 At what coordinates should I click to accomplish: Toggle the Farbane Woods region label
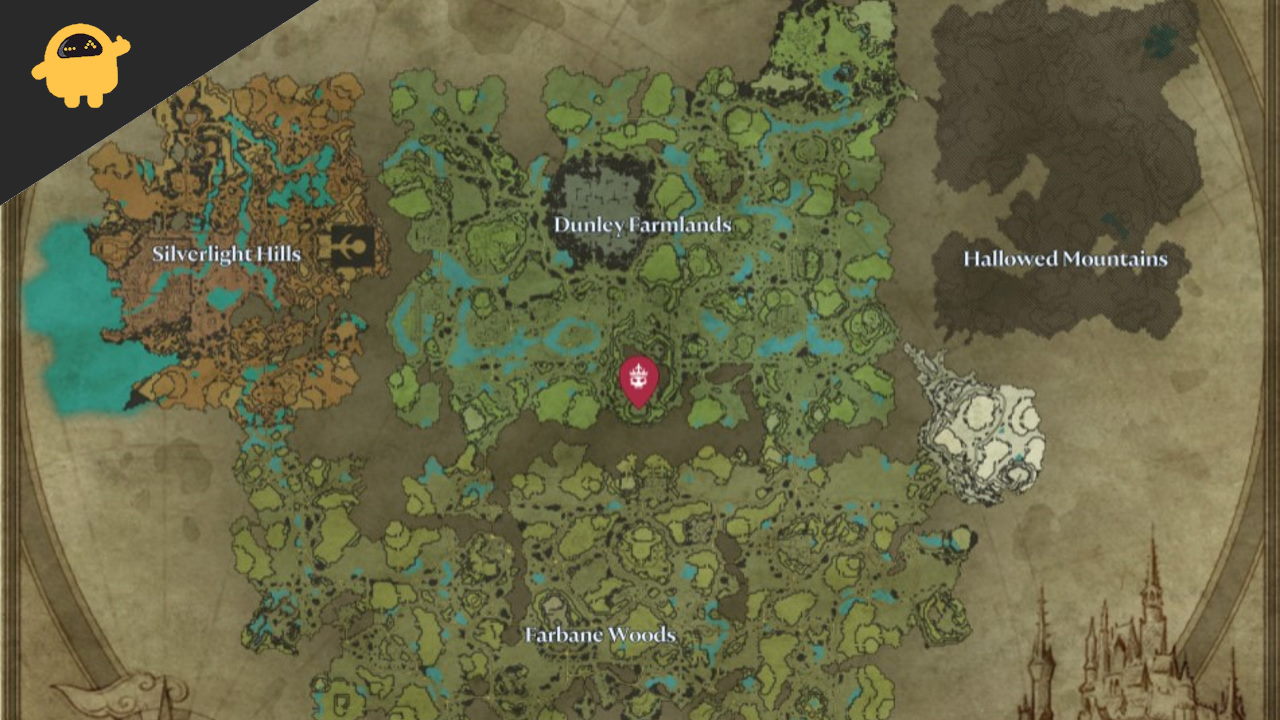click(x=599, y=633)
